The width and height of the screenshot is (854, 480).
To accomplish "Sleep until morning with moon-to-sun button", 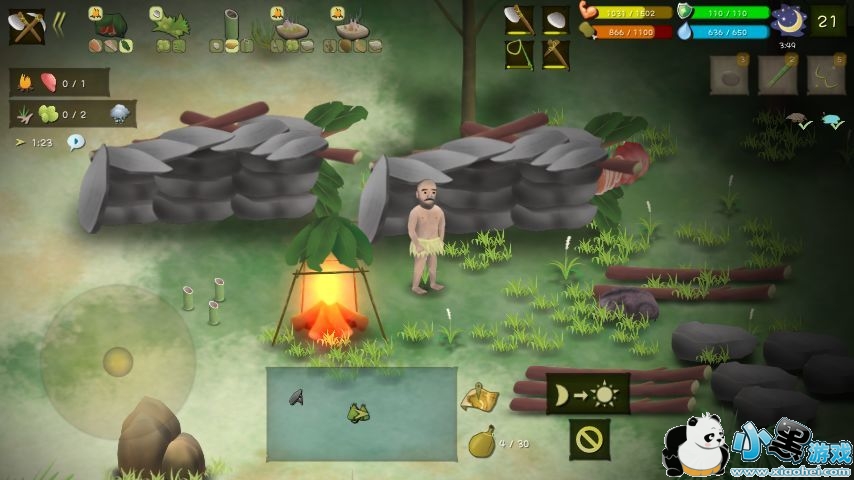I will point(588,393).
